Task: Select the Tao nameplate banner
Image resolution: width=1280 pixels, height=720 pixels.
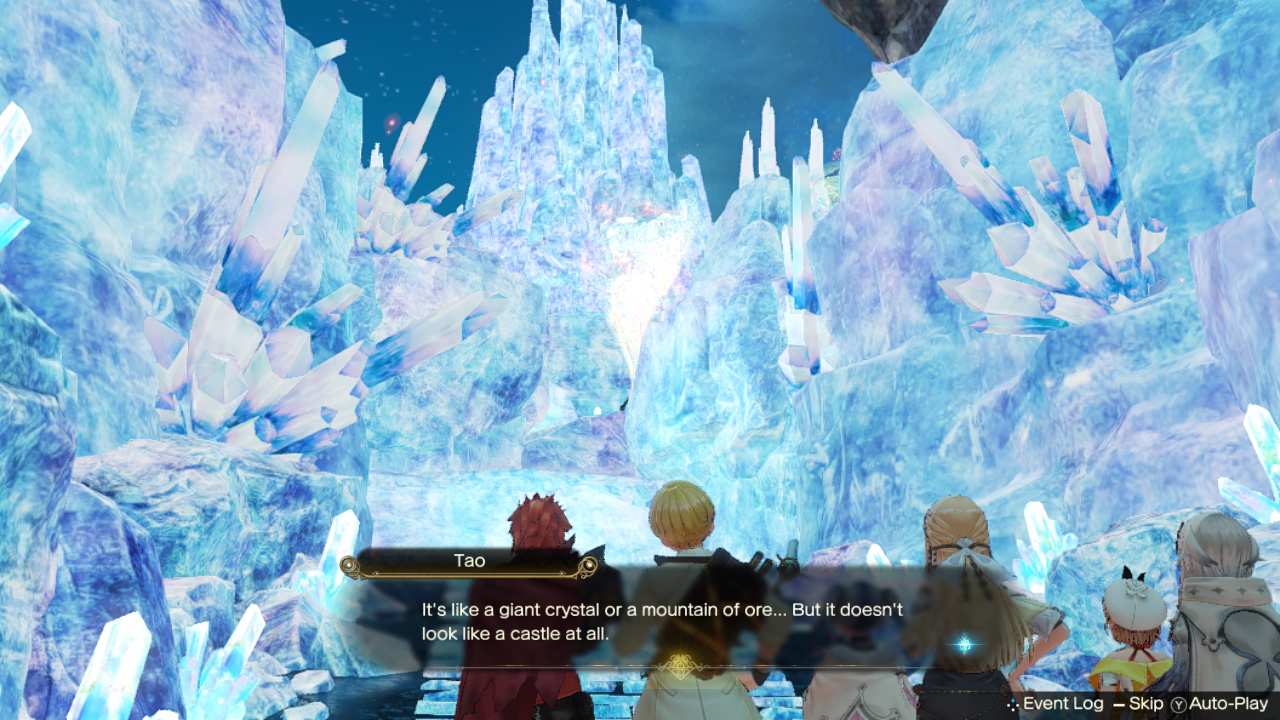Action: tap(470, 561)
